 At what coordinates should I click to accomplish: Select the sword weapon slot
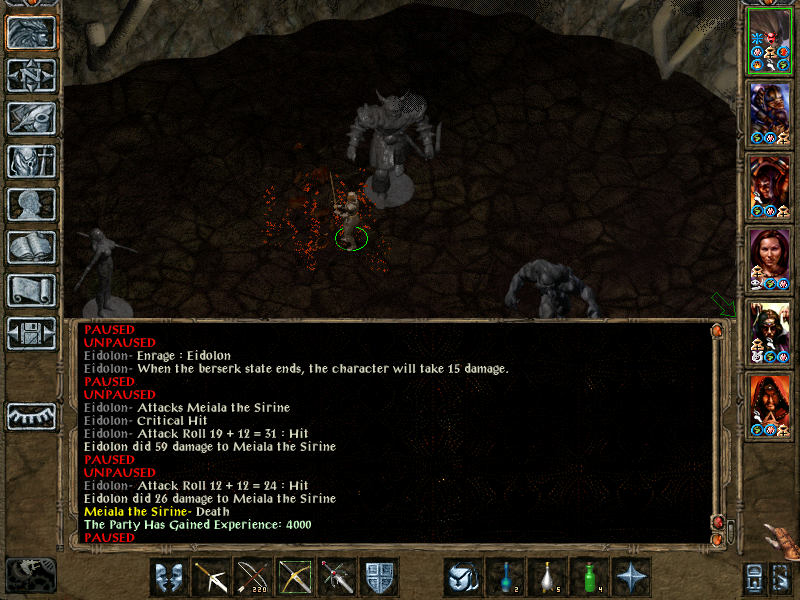[x=337, y=577]
